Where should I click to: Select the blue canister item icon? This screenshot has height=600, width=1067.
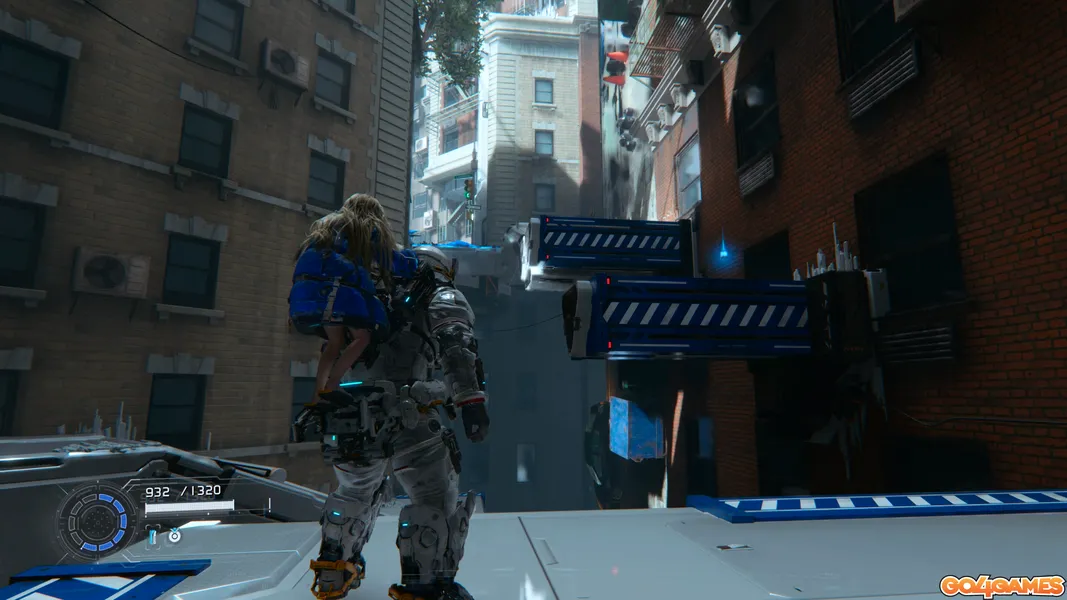click(154, 537)
